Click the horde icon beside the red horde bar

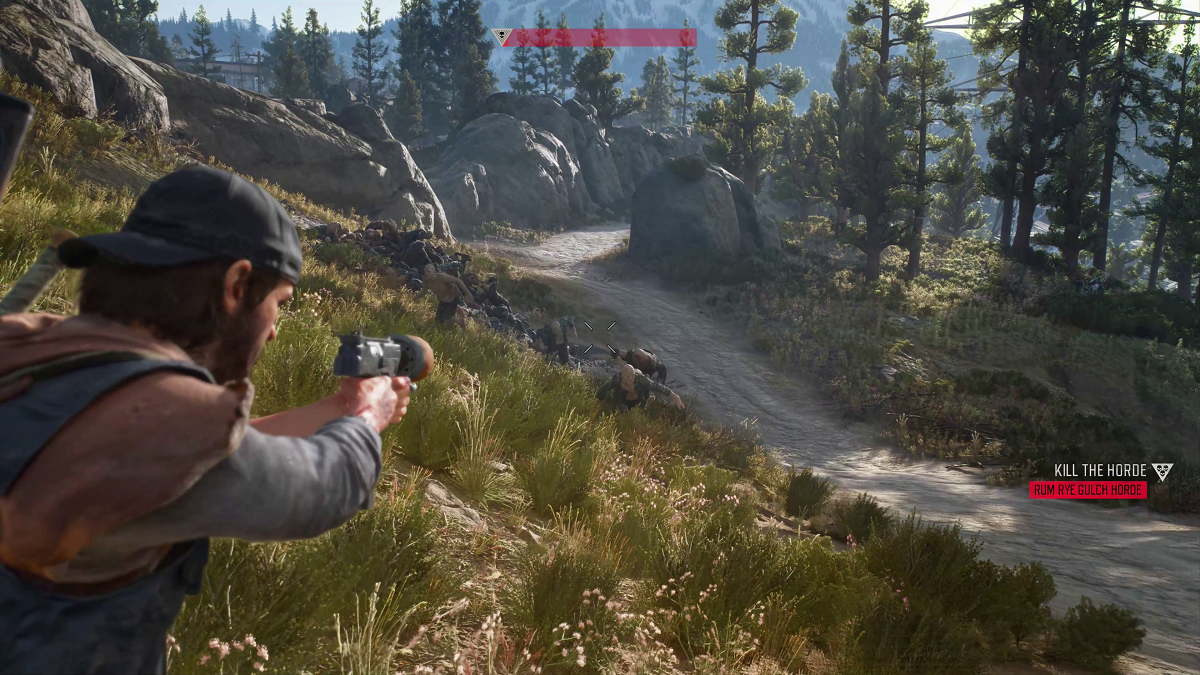tap(502, 37)
